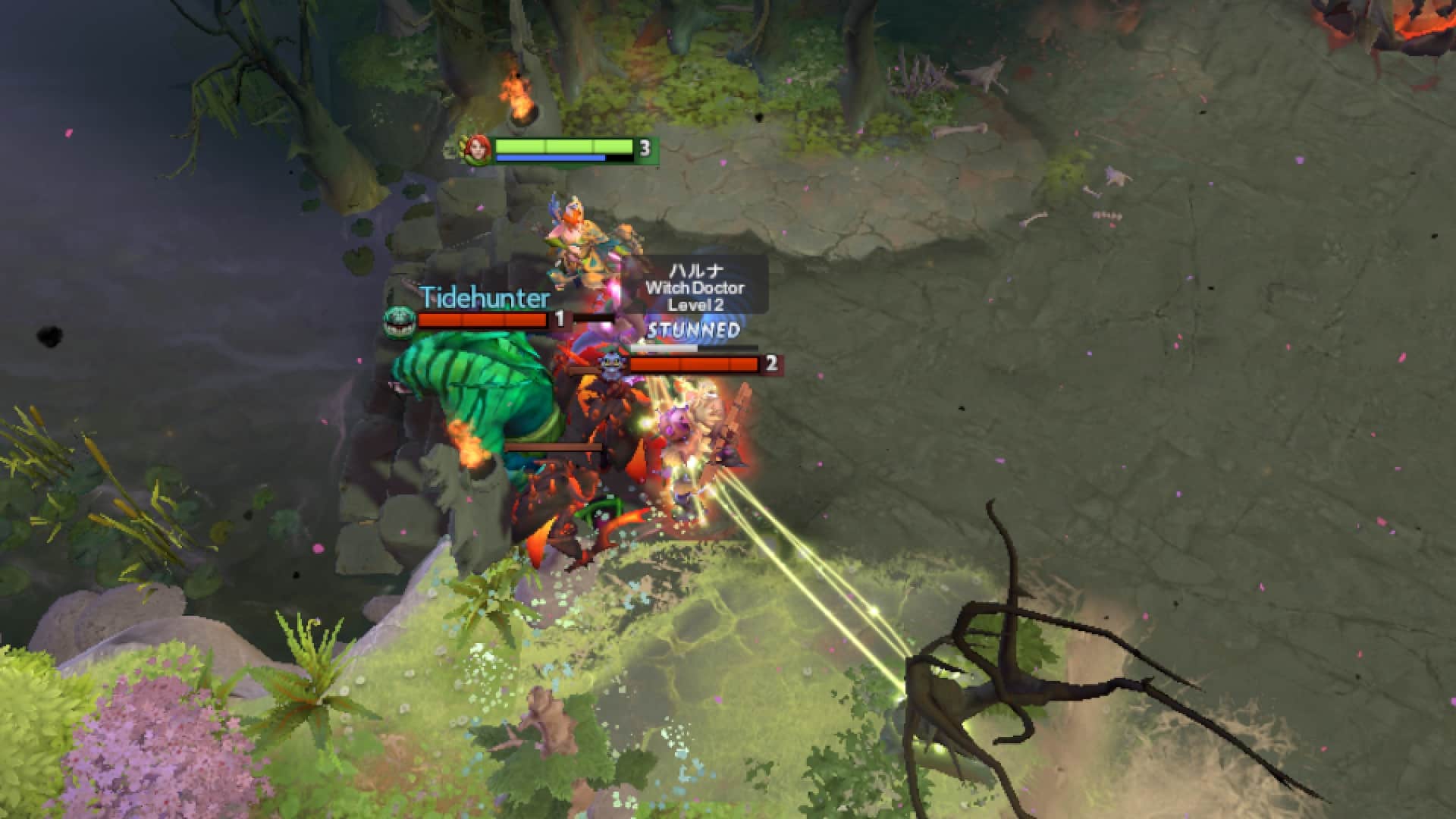1456x819 pixels.
Task: Click the Tidehunter portrait icon
Action: pos(400,320)
